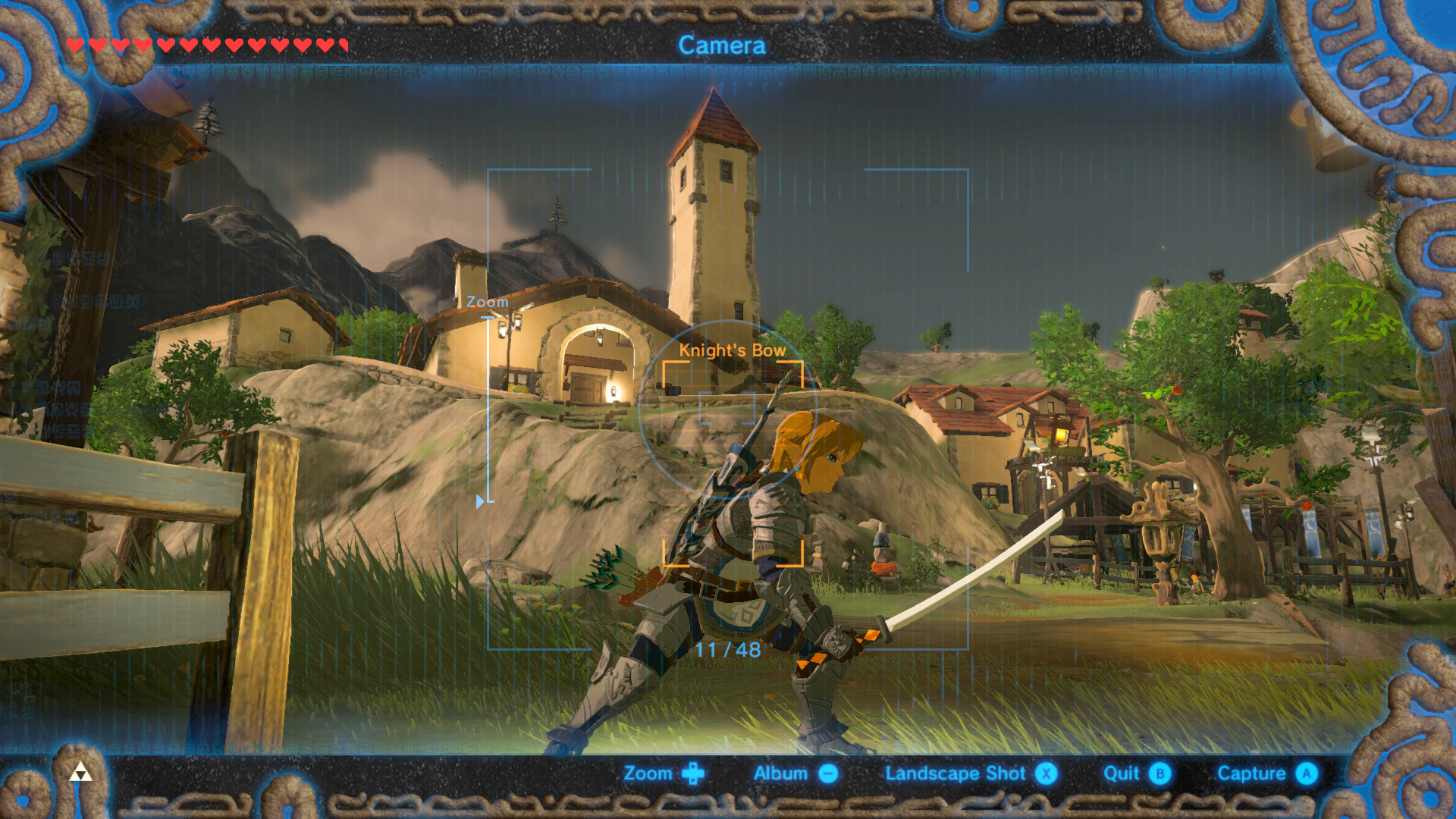Screen dimensions: 1456x819
Task: Click the 11/48 photo counter
Action: [x=730, y=651]
